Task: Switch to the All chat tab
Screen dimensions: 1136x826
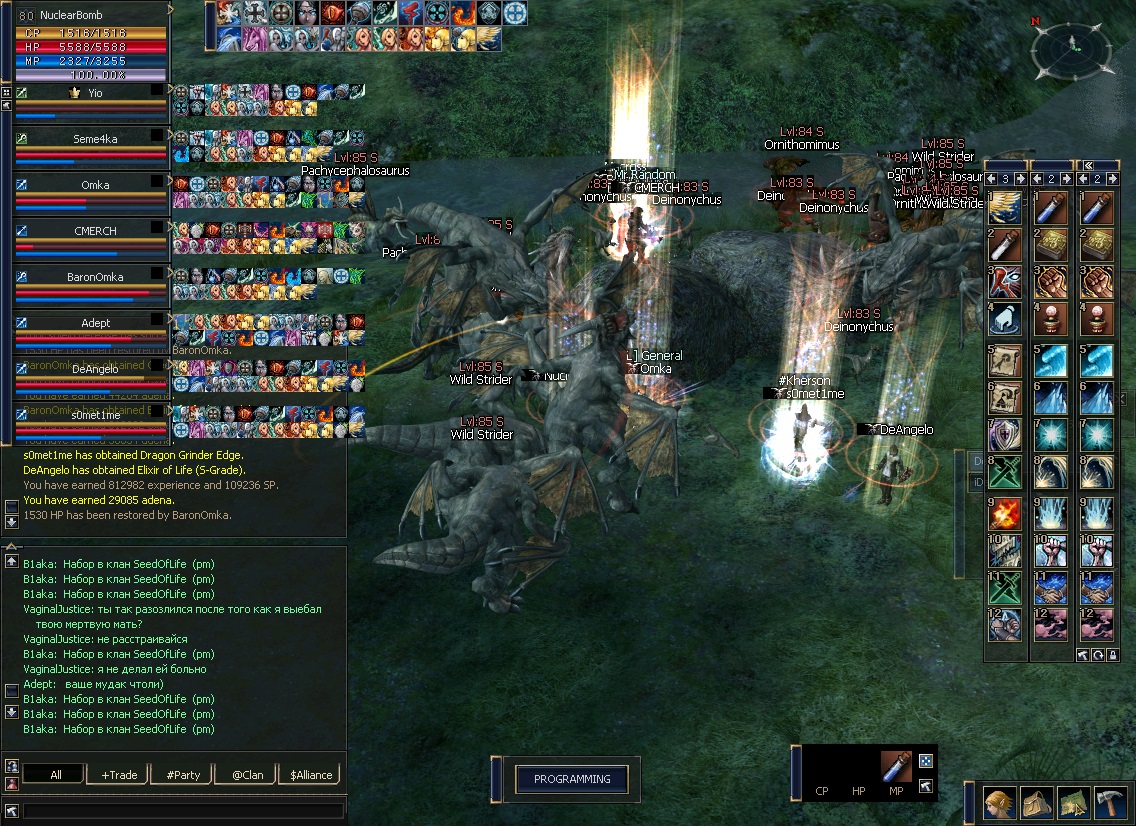Action: (55, 774)
